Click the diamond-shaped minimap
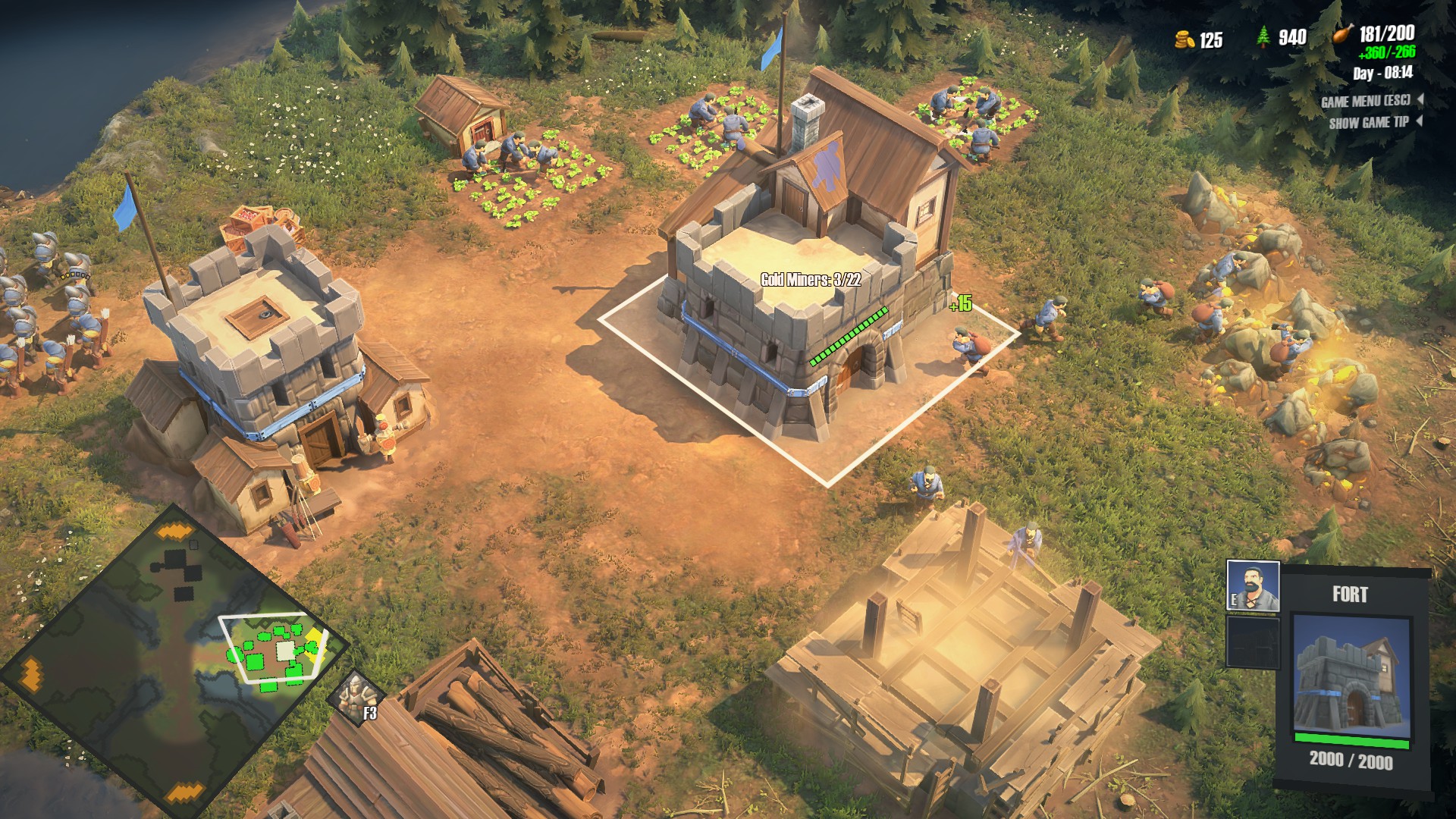 [x=173, y=660]
